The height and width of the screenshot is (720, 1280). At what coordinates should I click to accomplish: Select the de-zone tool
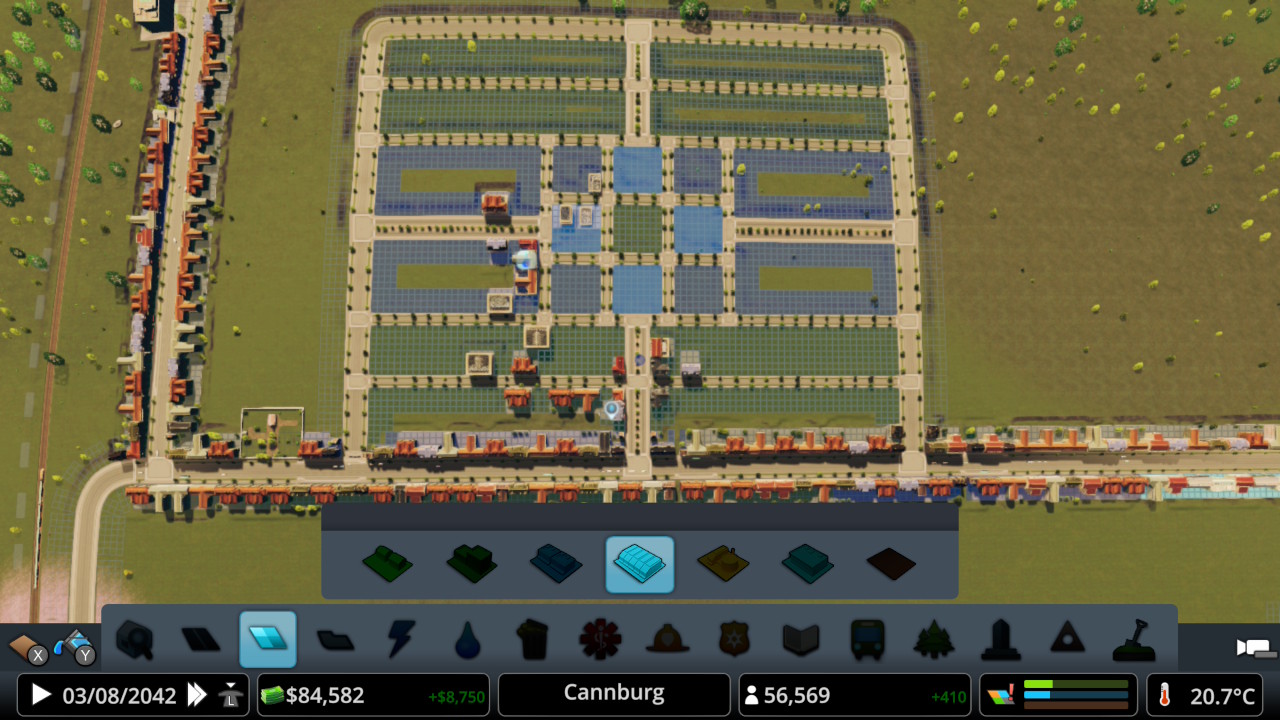(x=893, y=564)
